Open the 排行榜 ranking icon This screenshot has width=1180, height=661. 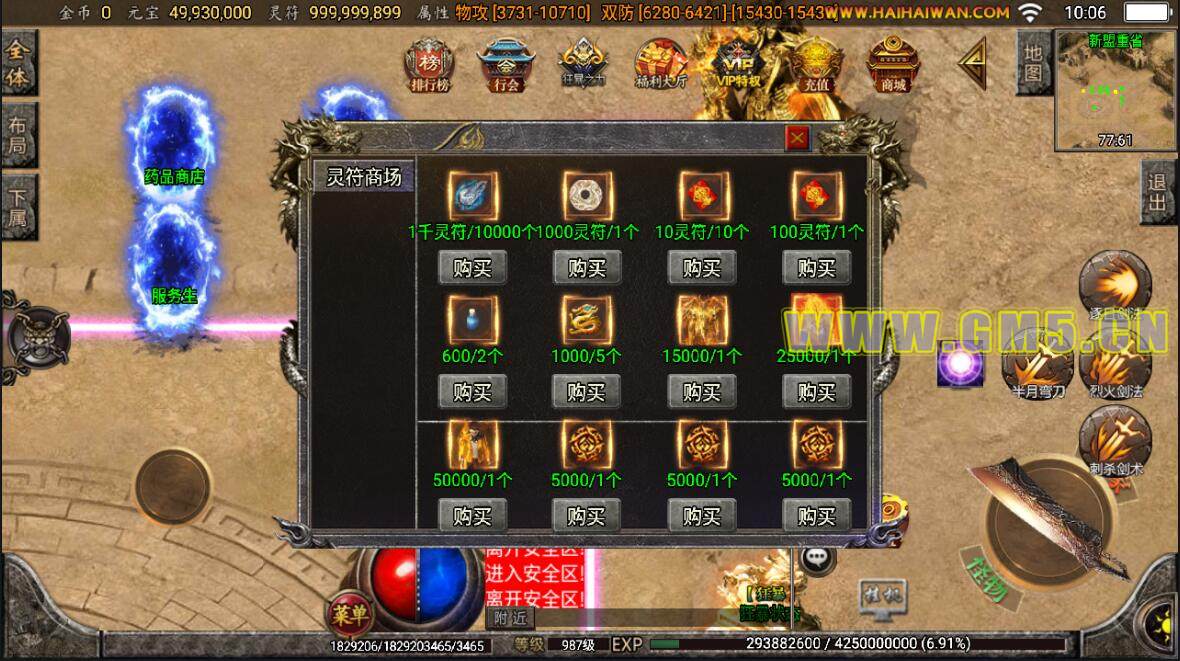click(429, 66)
